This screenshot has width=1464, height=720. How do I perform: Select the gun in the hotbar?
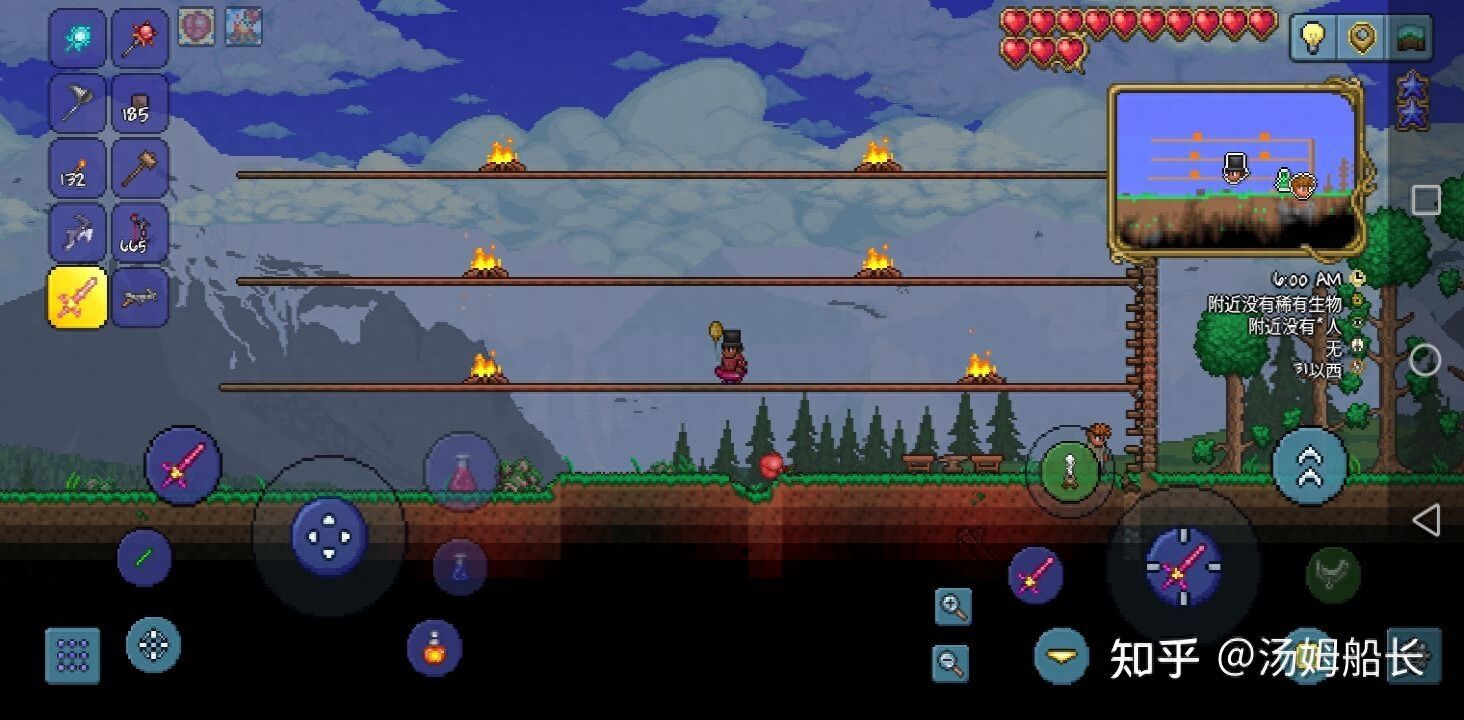tap(139, 297)
